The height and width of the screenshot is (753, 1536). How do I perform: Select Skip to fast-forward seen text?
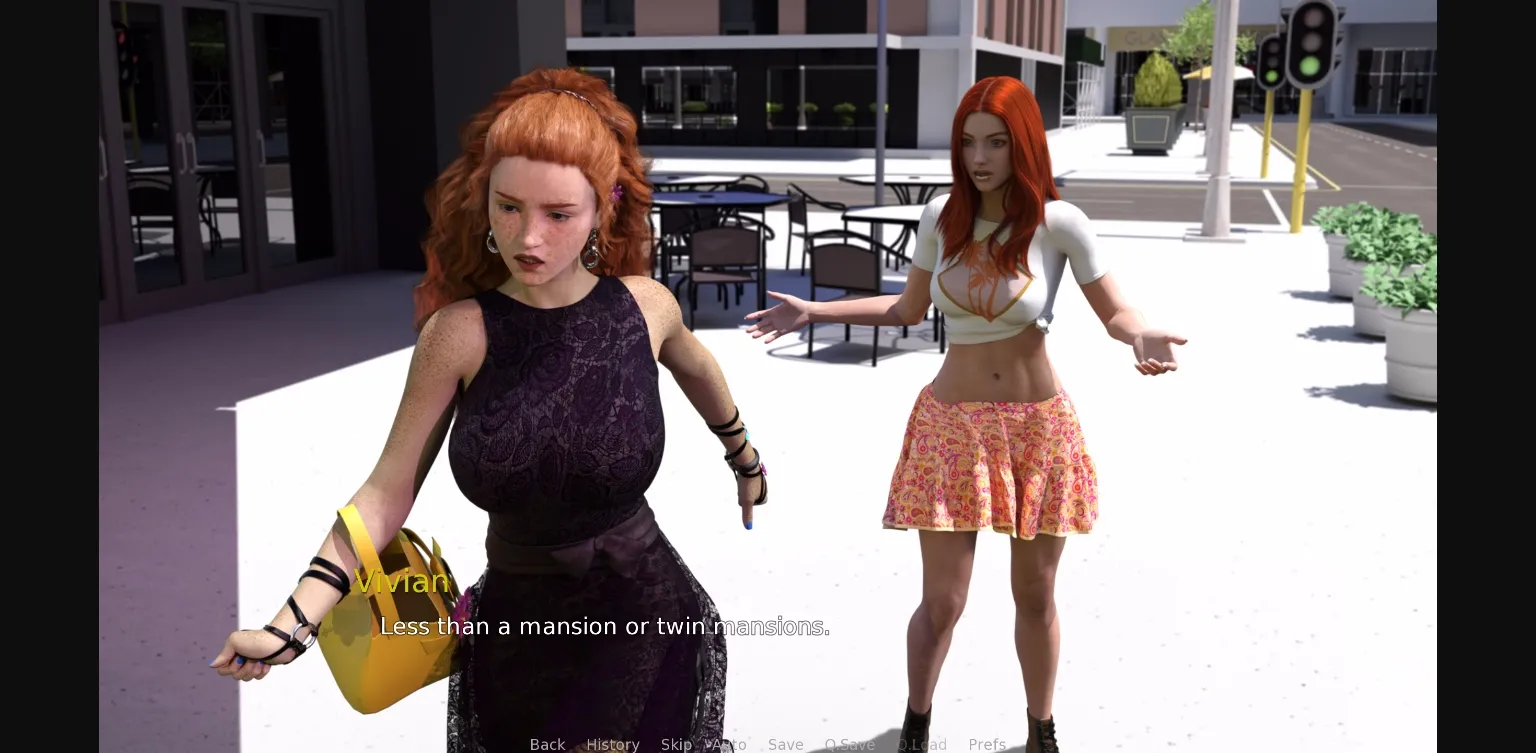(676, 744)
